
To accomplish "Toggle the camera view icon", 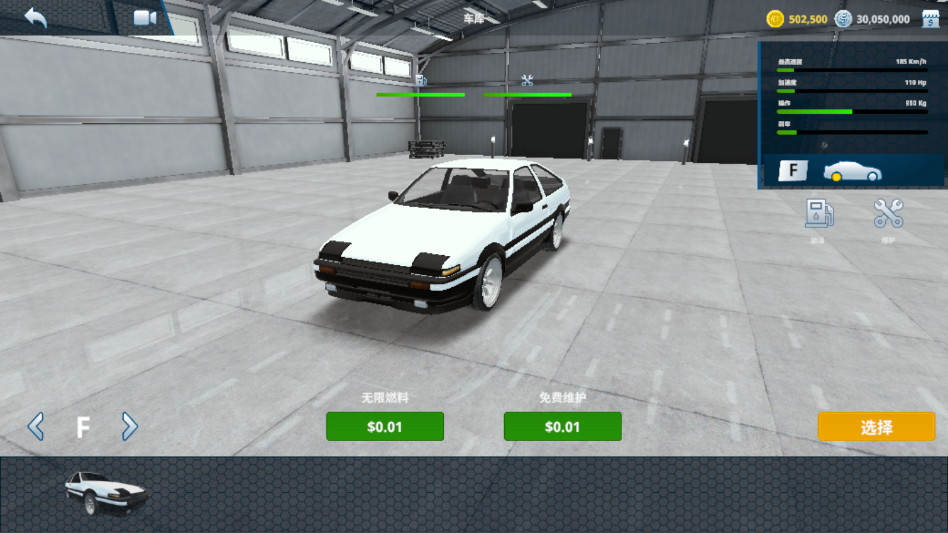I will pyautogui.click(x=146, y=18).
